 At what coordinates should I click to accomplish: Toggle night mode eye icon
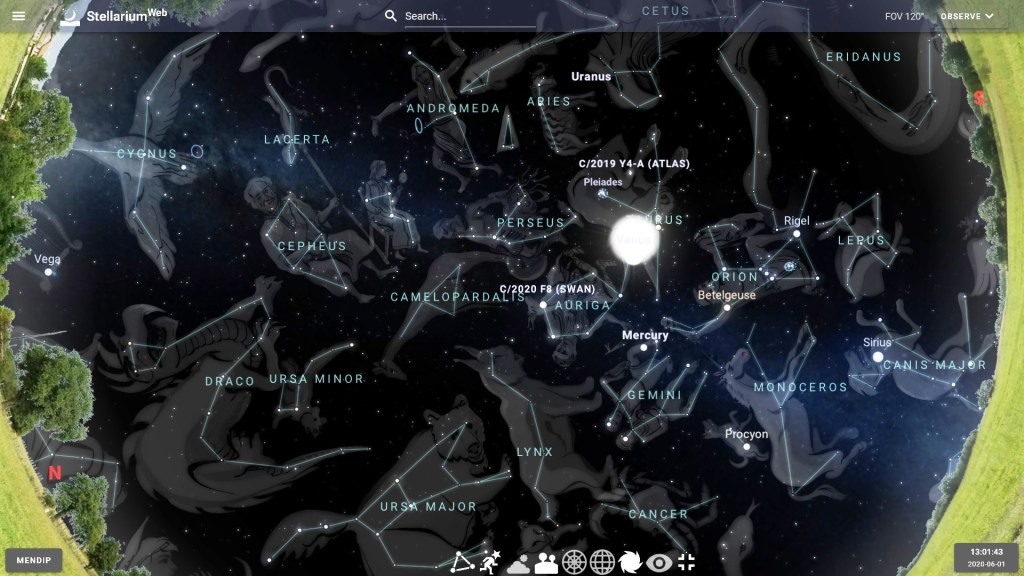click(x=658, y=562)
